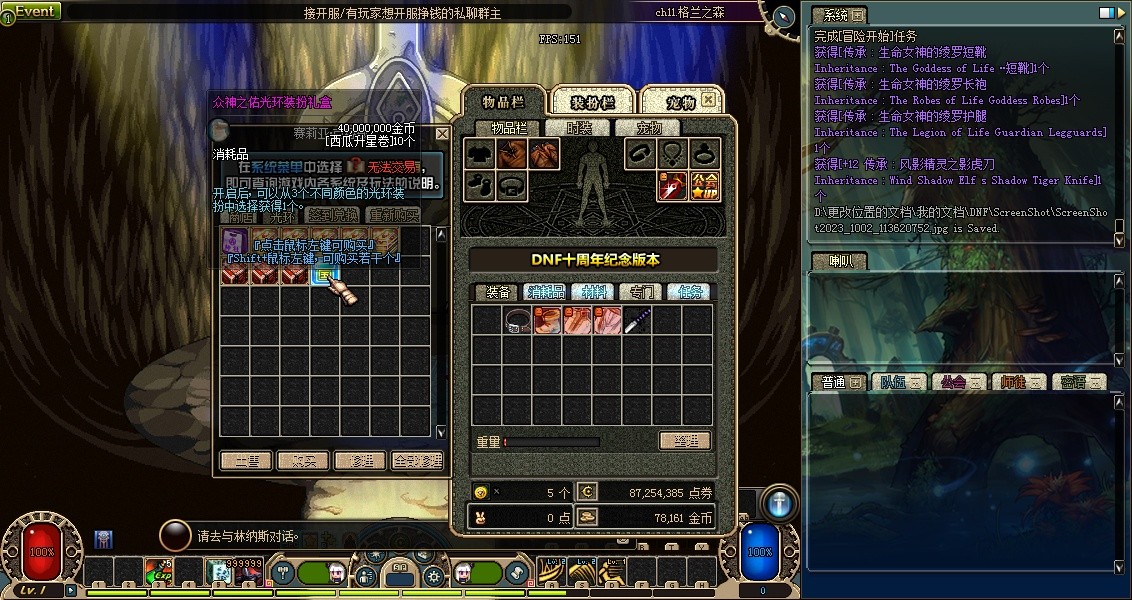The width and height of the screenshot is (1132, 600).
Task: Select the dagger item in inventory
Action: (637, 320)
